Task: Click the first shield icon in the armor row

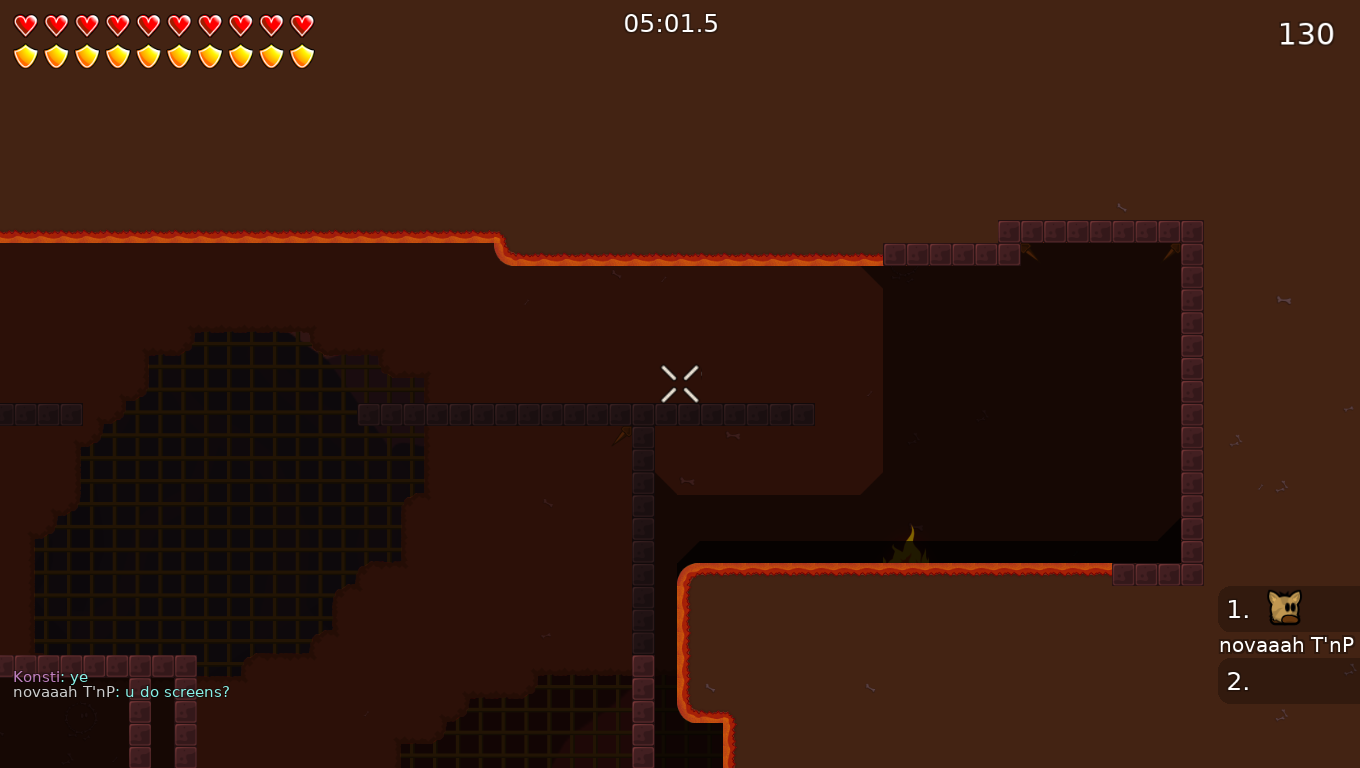Action: click(25, 57)
